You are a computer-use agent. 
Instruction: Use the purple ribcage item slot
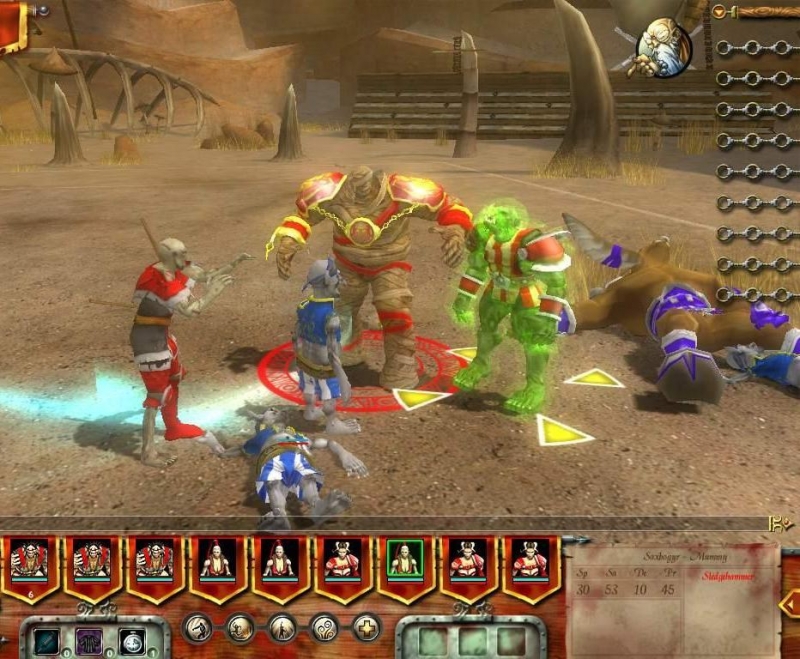pyautogui.click(x=89, y=640)
